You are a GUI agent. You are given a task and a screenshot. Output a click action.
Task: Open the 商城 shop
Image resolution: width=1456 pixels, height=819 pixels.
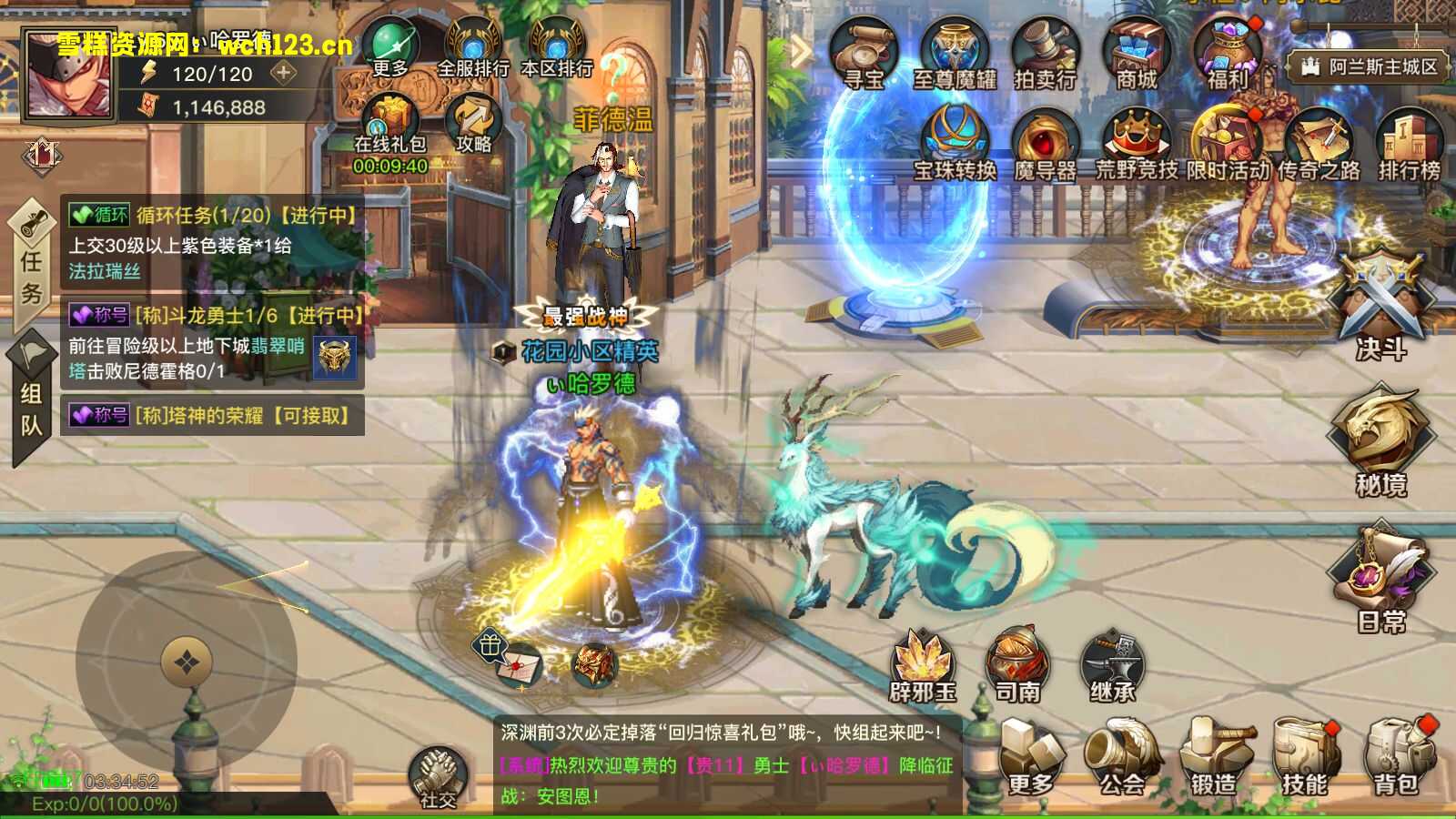click(x=1137, y=53)
